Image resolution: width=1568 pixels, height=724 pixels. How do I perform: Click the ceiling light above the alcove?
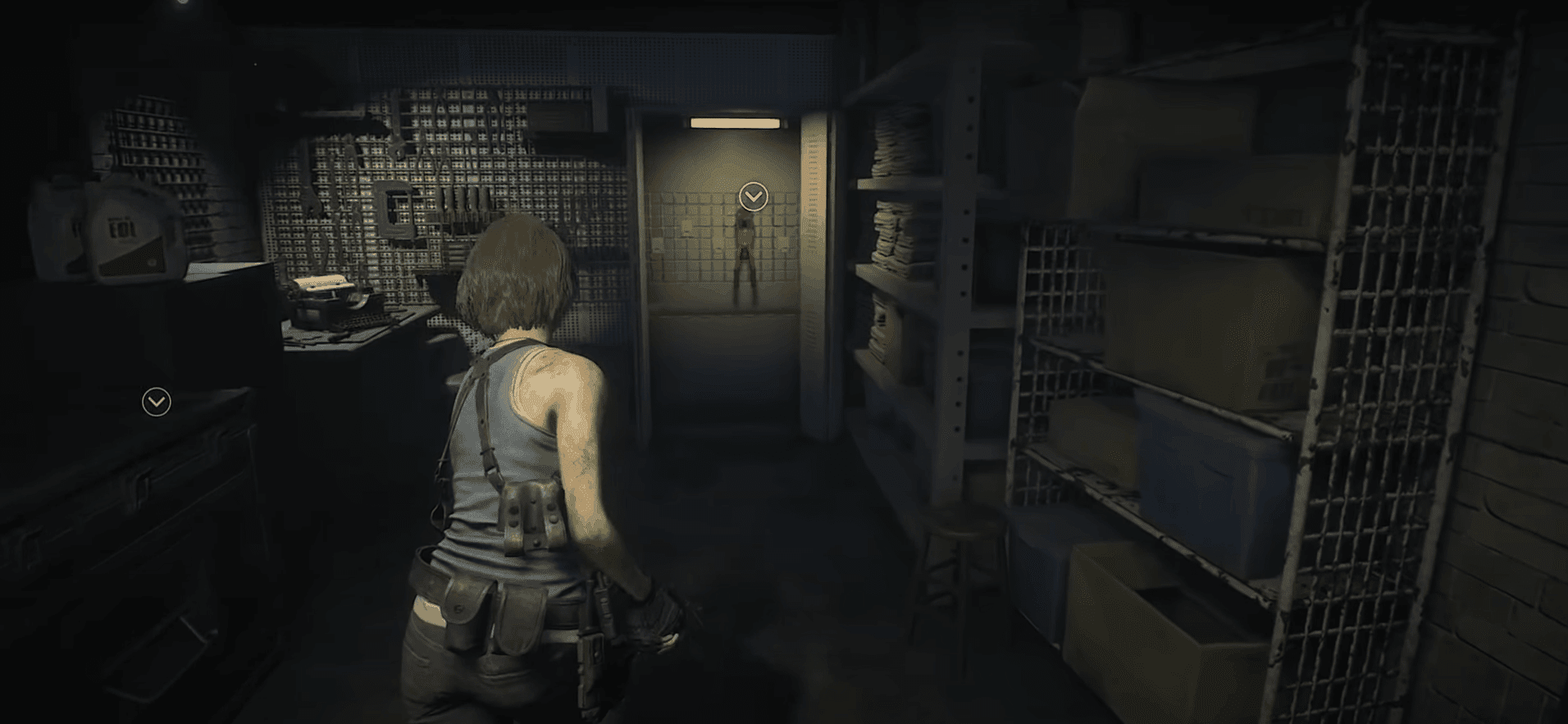[x=736, y=123]
